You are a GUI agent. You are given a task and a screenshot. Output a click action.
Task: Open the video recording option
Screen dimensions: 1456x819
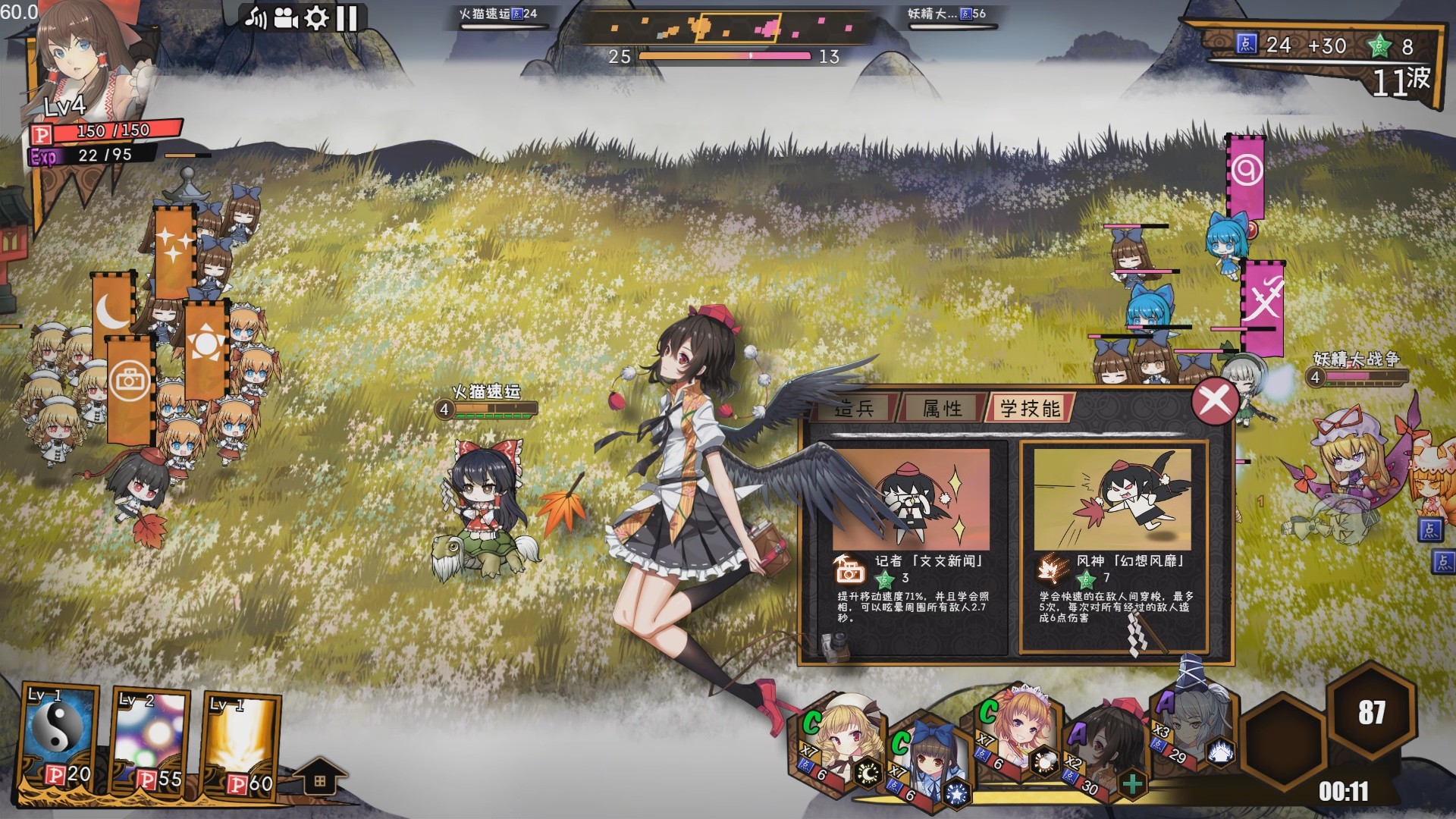(x=285, y=17)
